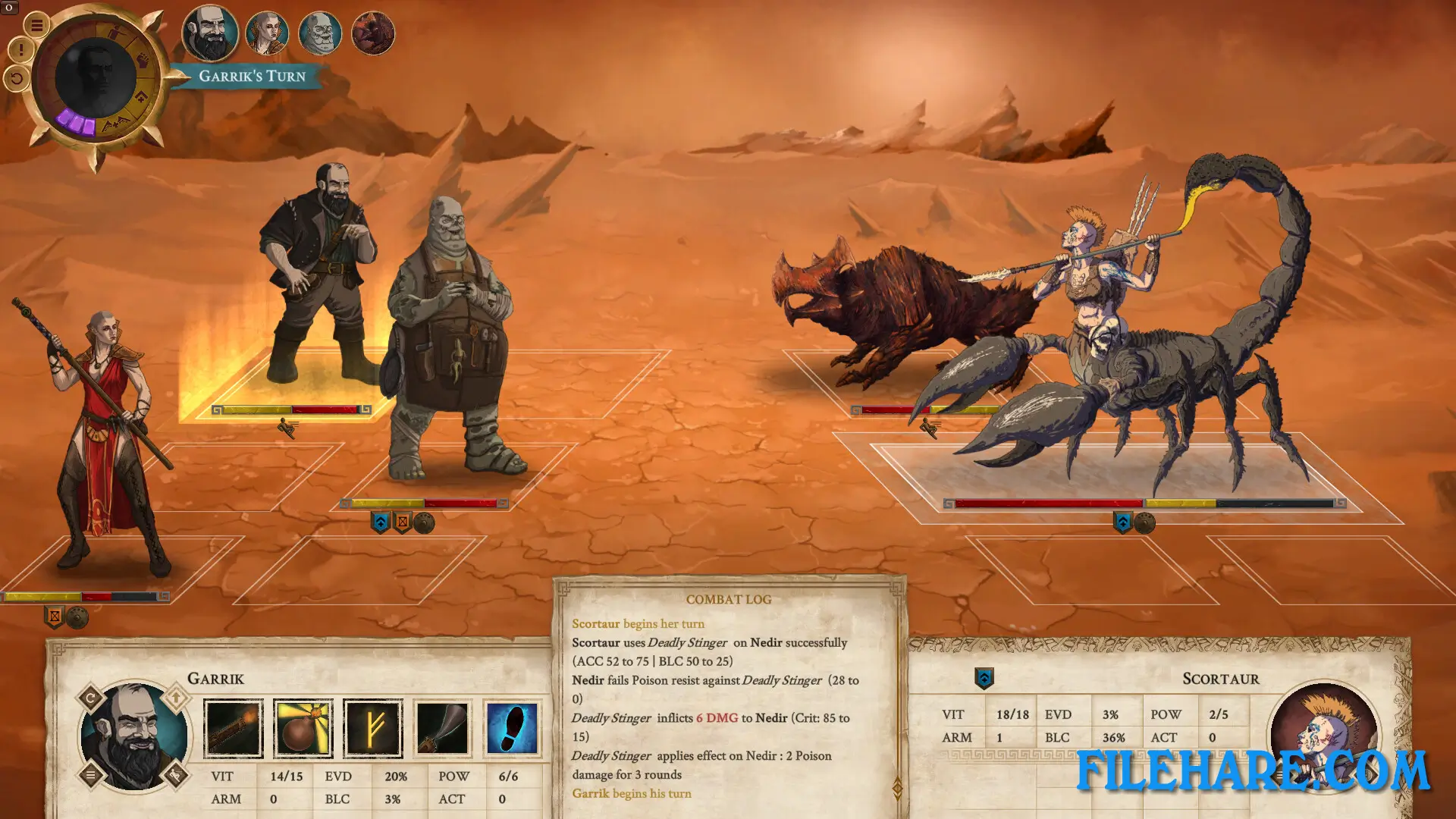Click the fist segment on the wheel
The height and width of the screenshot is (819, 1456).
[x=143, y=61]
